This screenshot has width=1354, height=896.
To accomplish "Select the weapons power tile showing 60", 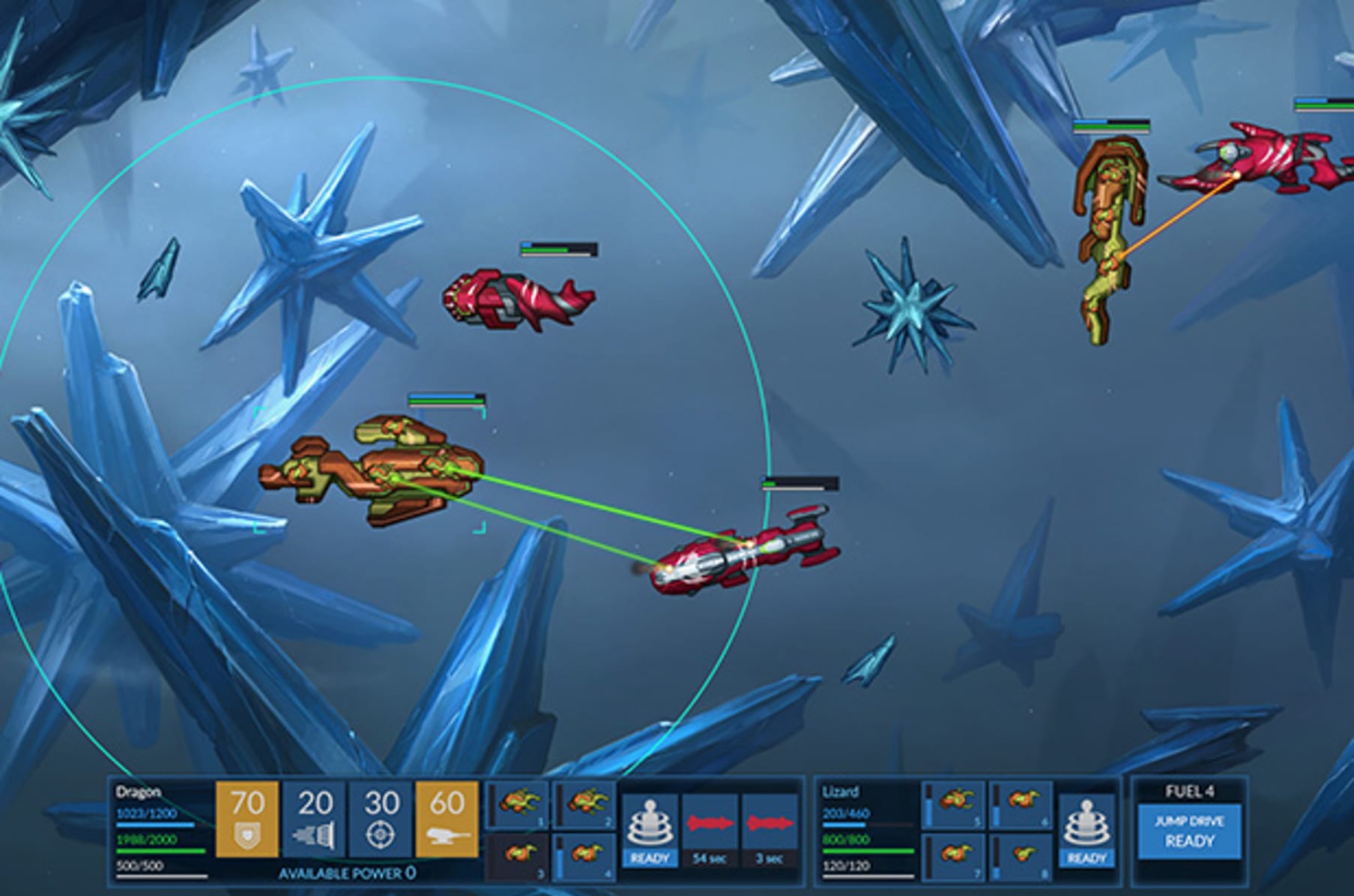I will 447,819.
